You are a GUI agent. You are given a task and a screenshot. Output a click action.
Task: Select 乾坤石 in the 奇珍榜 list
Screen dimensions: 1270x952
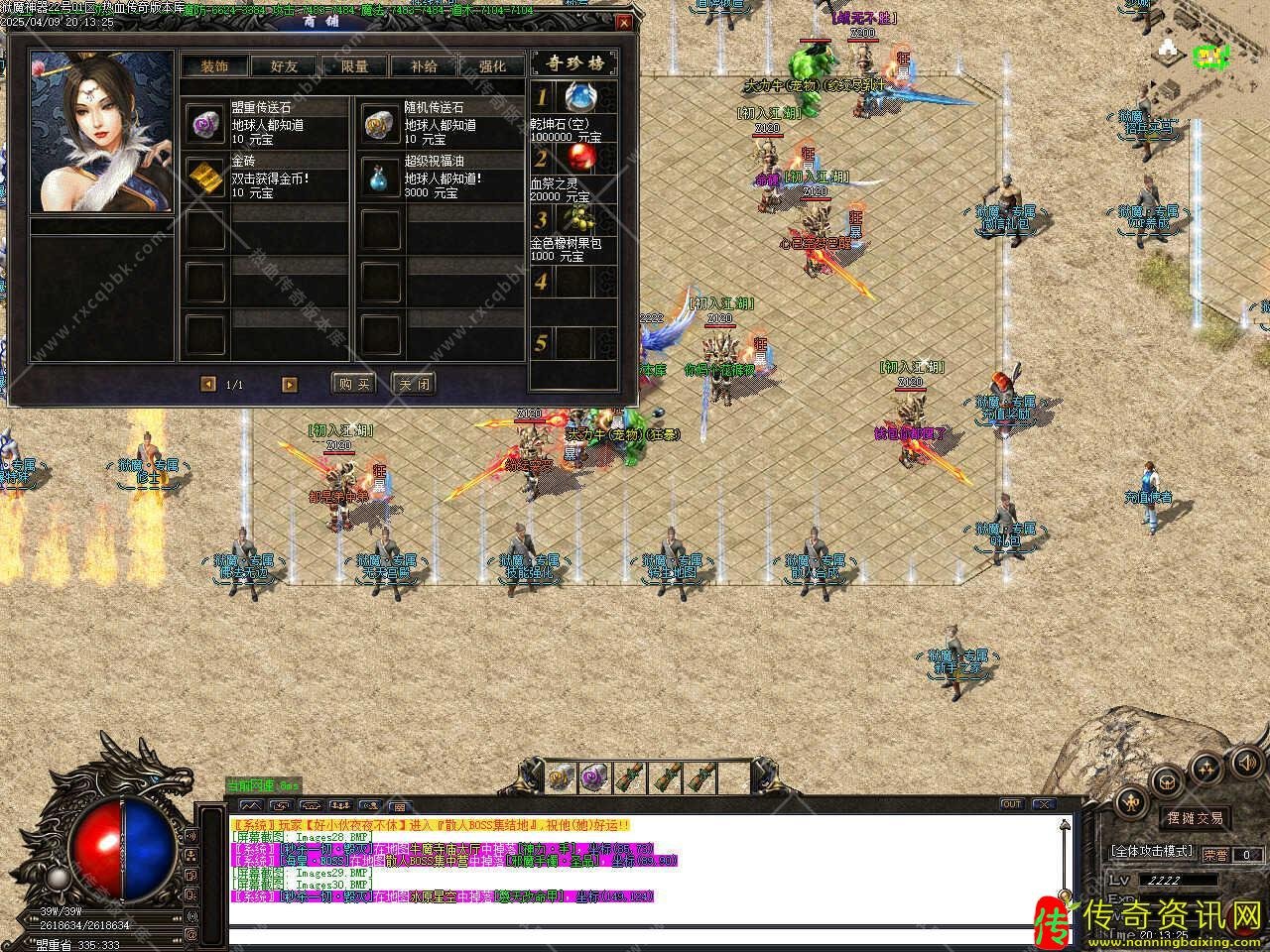[578, 97]
